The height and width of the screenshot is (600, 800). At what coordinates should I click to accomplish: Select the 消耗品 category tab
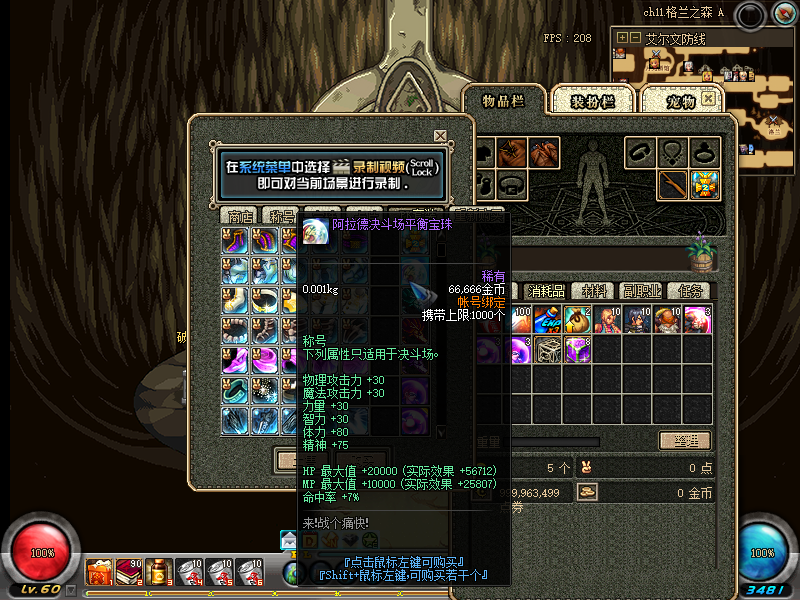tap(545, 291)
